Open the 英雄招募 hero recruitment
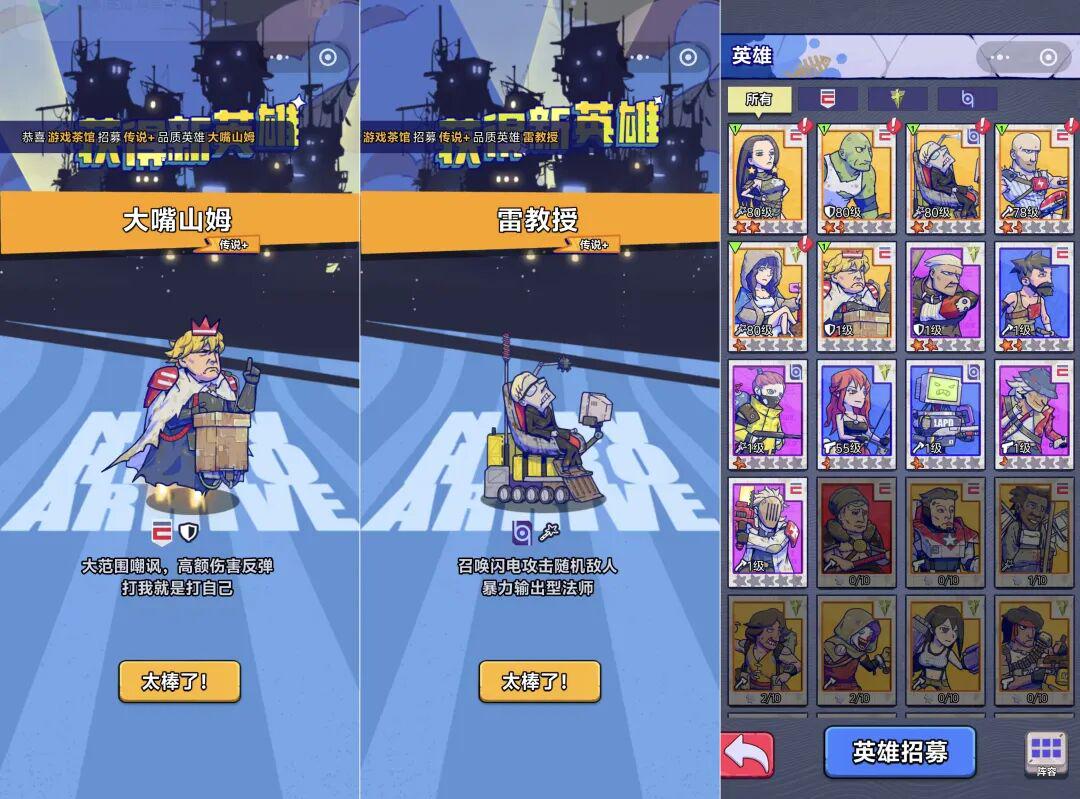1080x799 pixels. pyautogui.click(x=899, y=752)
